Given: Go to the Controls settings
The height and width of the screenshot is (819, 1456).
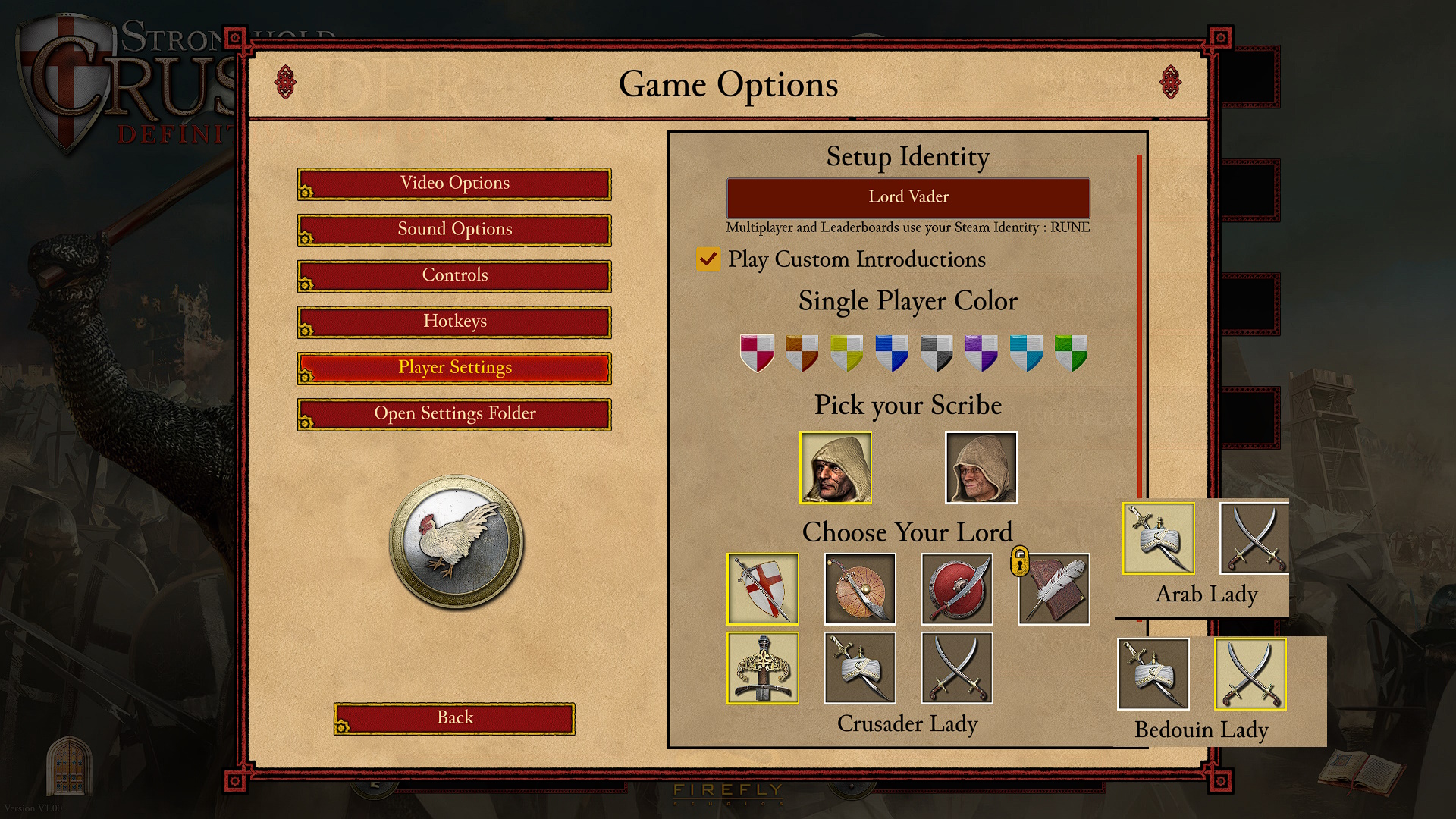Looking at the screenshot, I should [454, 276].
